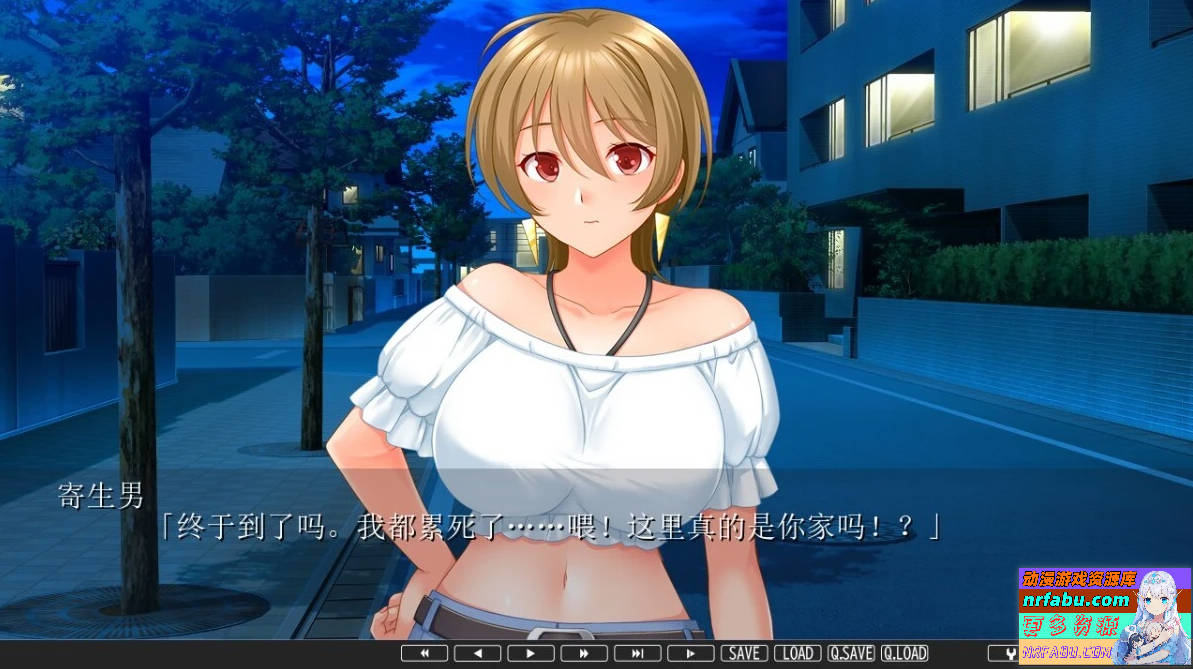Quick load with Q.LOAD button
This screenshot has width=1193, height=669.
coord(904,653)
